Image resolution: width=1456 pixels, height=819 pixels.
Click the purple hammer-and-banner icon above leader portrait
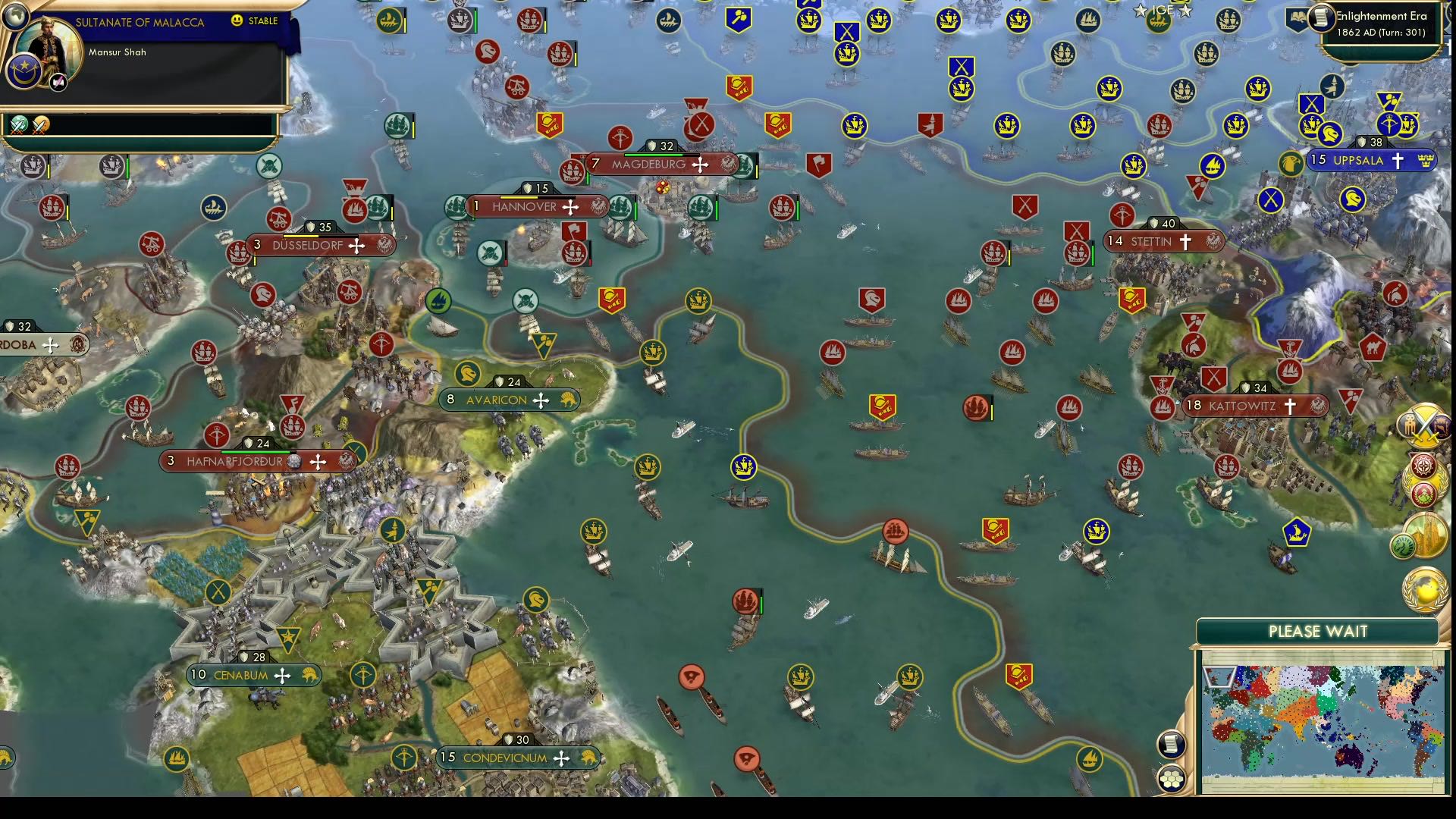(58, 82)
